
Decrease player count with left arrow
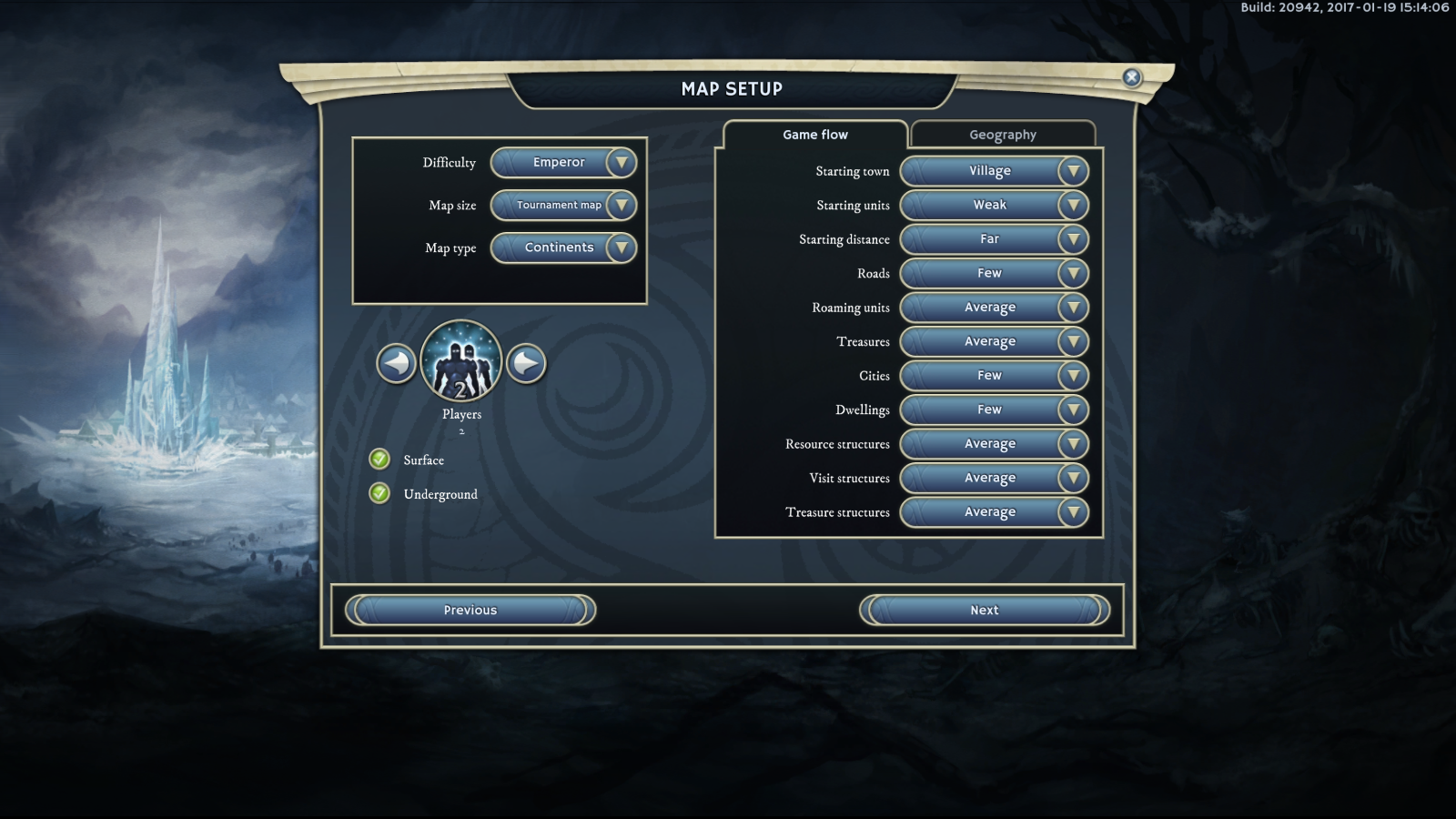click(x=397, y=364)
